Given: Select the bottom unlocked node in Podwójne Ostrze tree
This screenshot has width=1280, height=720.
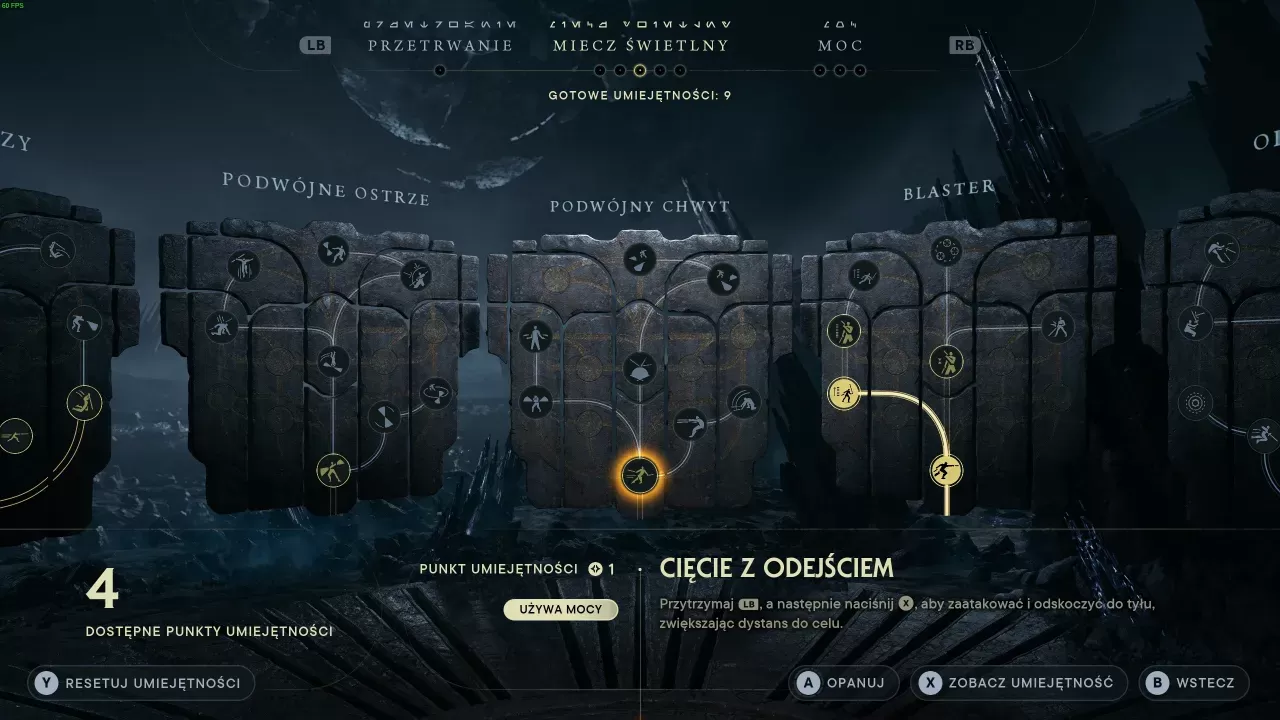Looking at the screenshot, I should point(333,469).
